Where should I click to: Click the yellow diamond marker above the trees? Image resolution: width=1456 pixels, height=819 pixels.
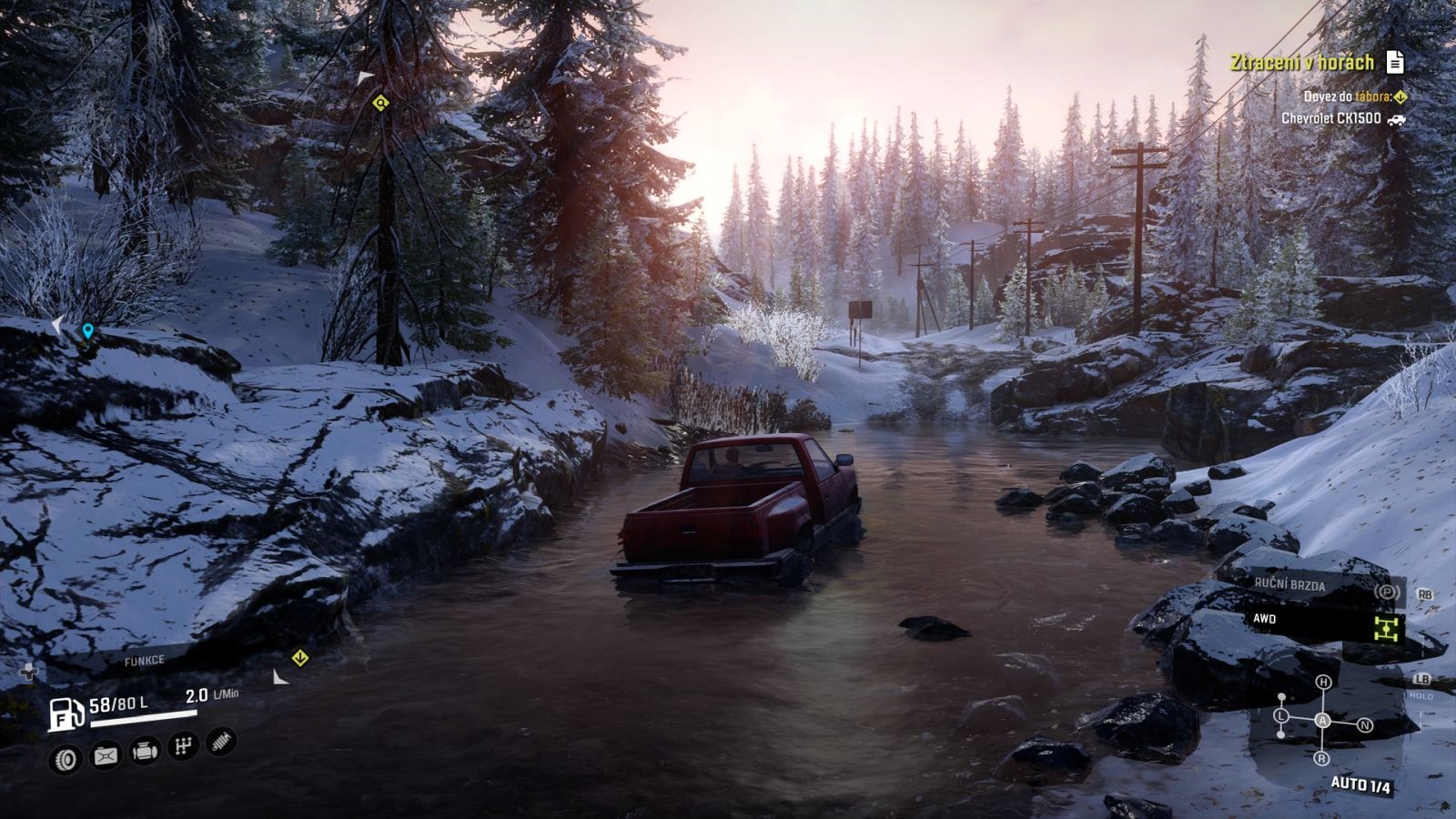pos(380,103)
